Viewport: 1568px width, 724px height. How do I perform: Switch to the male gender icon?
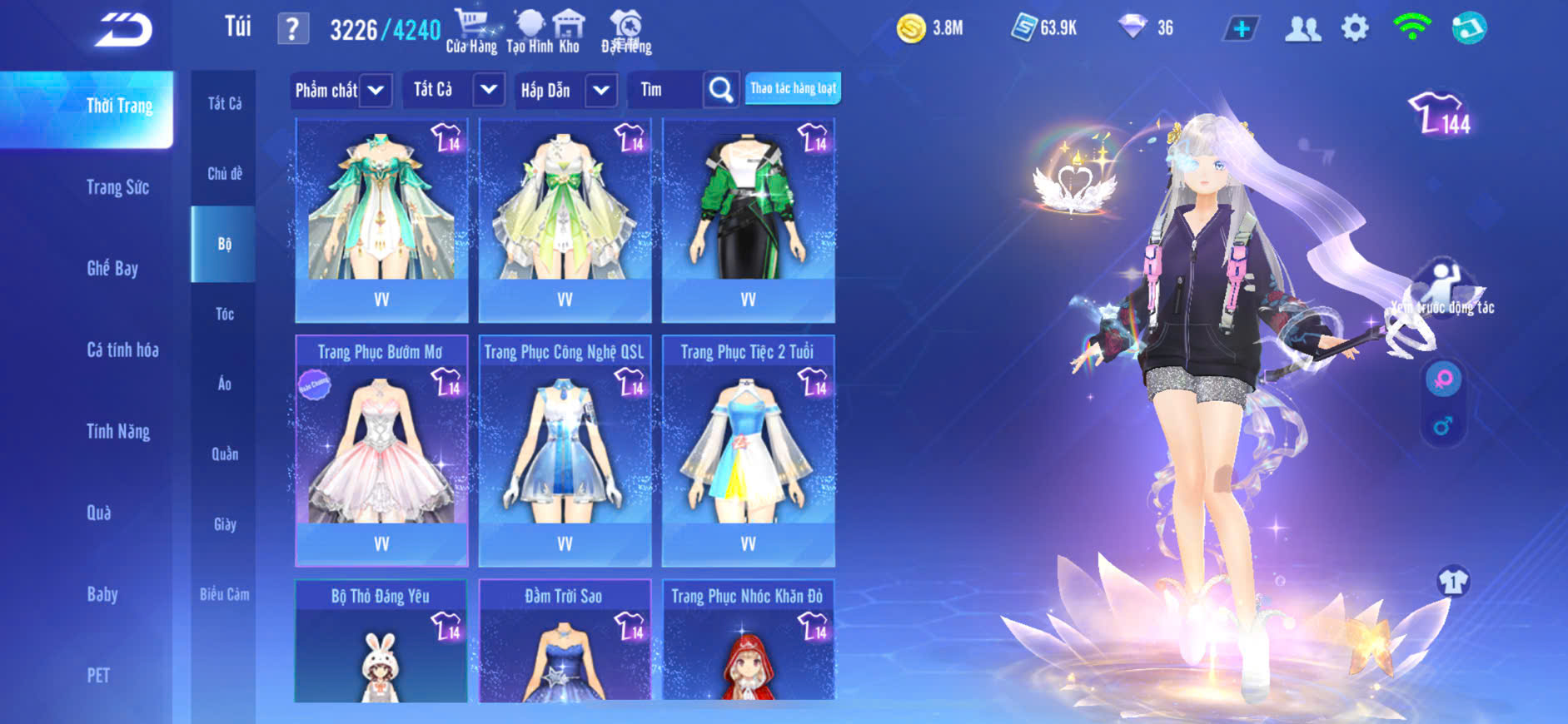click(1443, 426)
